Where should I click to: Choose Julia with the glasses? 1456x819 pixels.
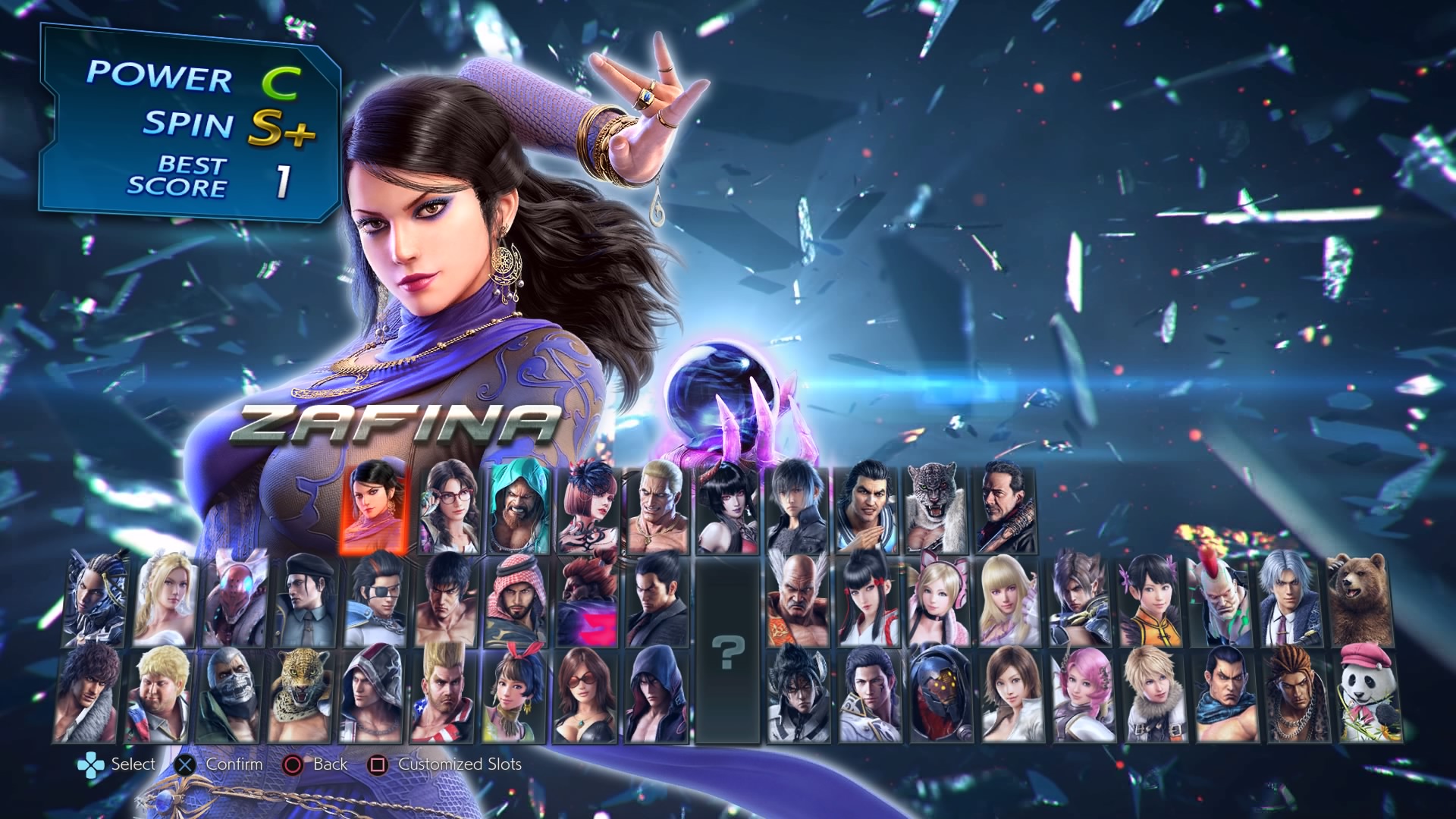click(449, 506)
